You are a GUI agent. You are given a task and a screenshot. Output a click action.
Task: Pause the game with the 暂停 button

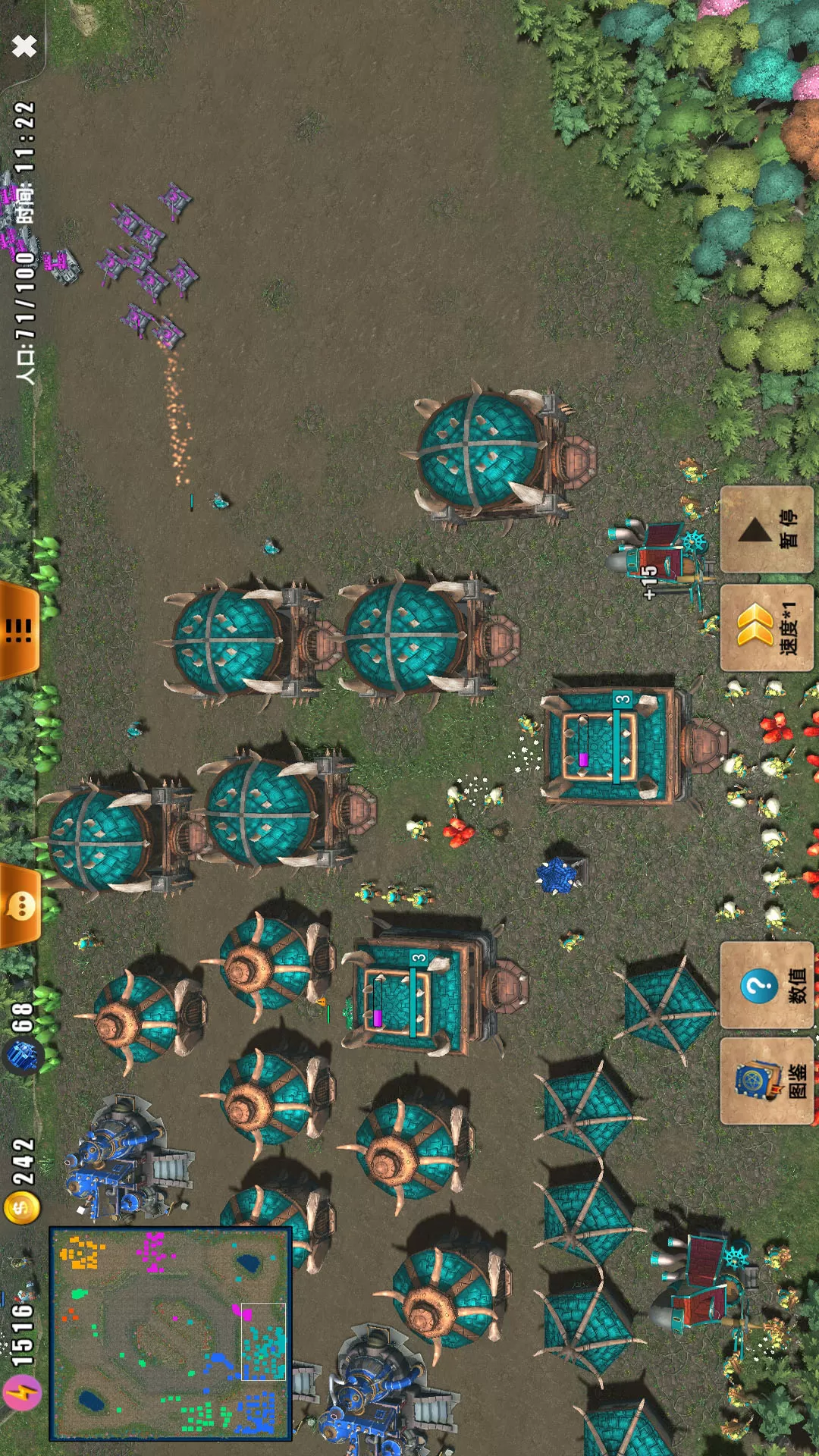pyautogui.click(x=766, y=529)
